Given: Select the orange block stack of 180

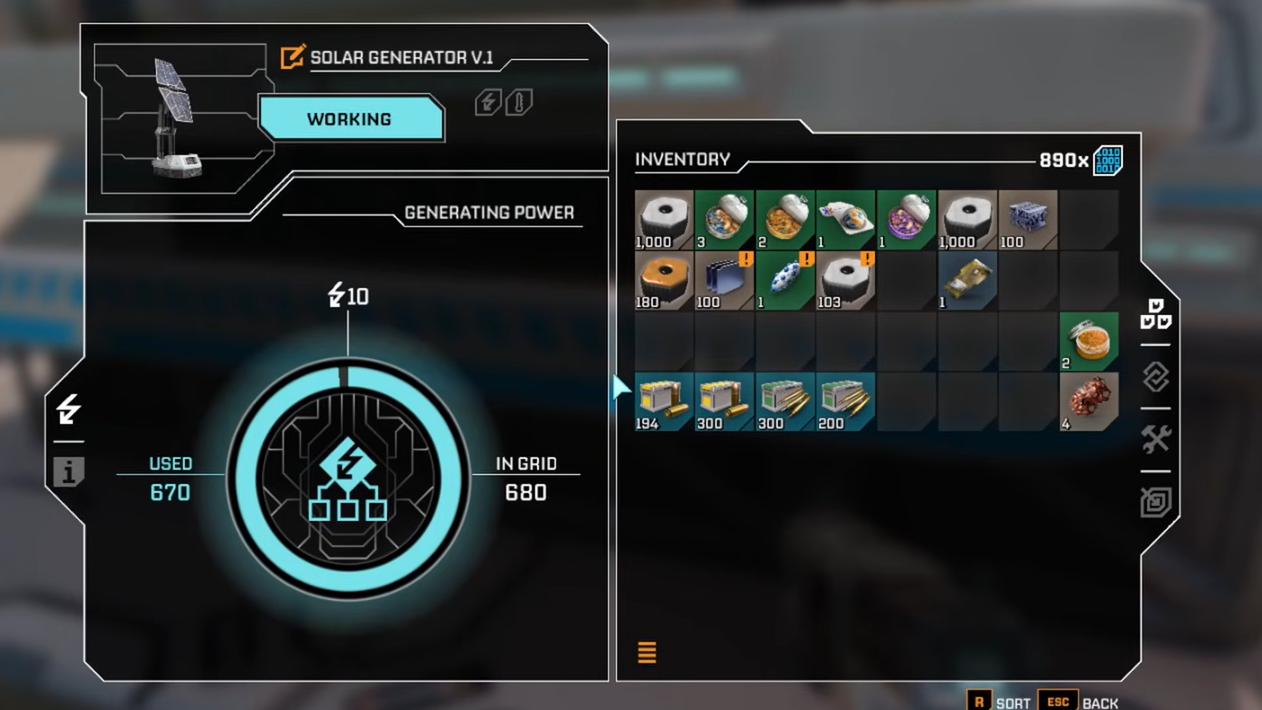Looking at the screenshot, I should coord(664,280).
